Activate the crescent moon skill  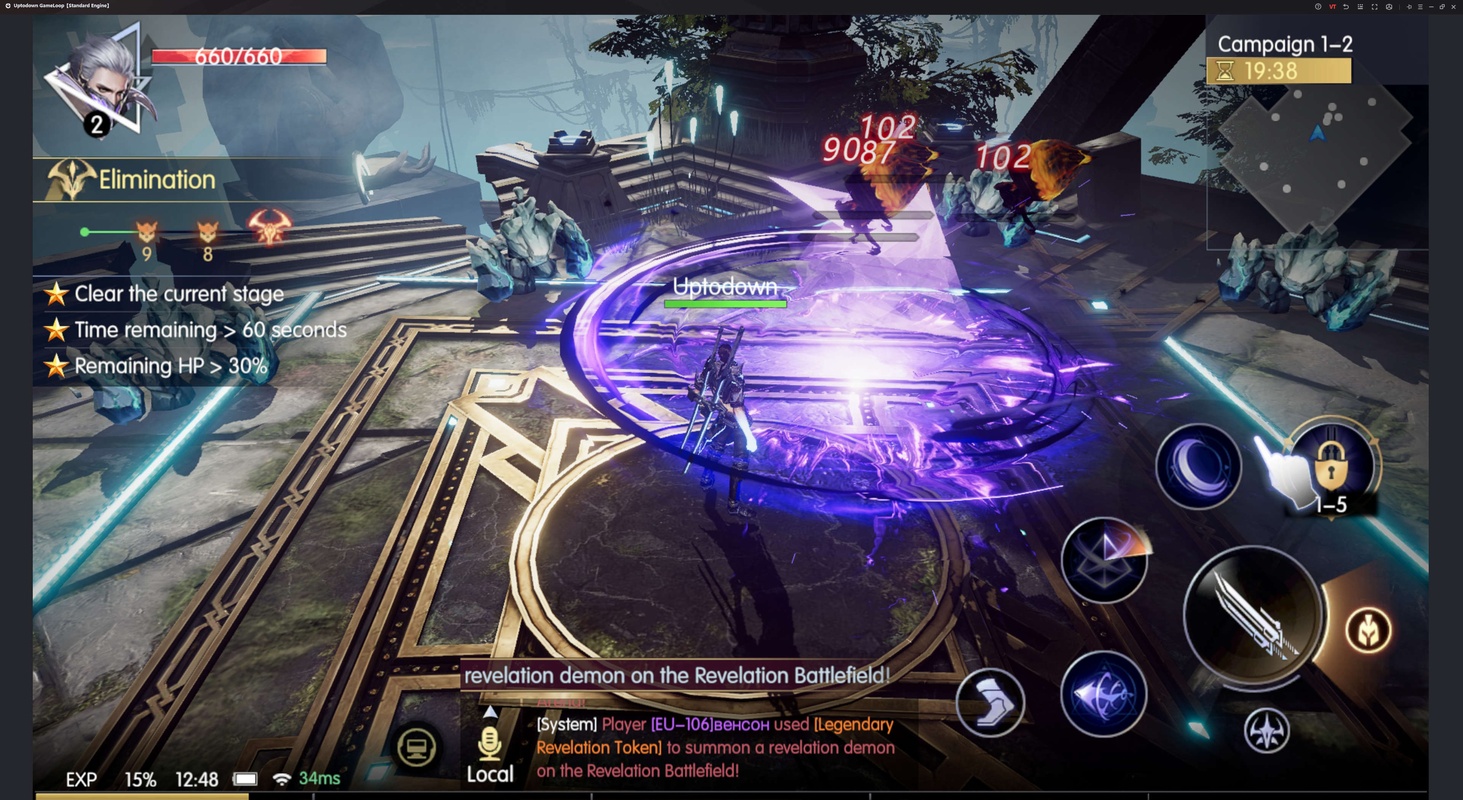[x=1198, y=466]
